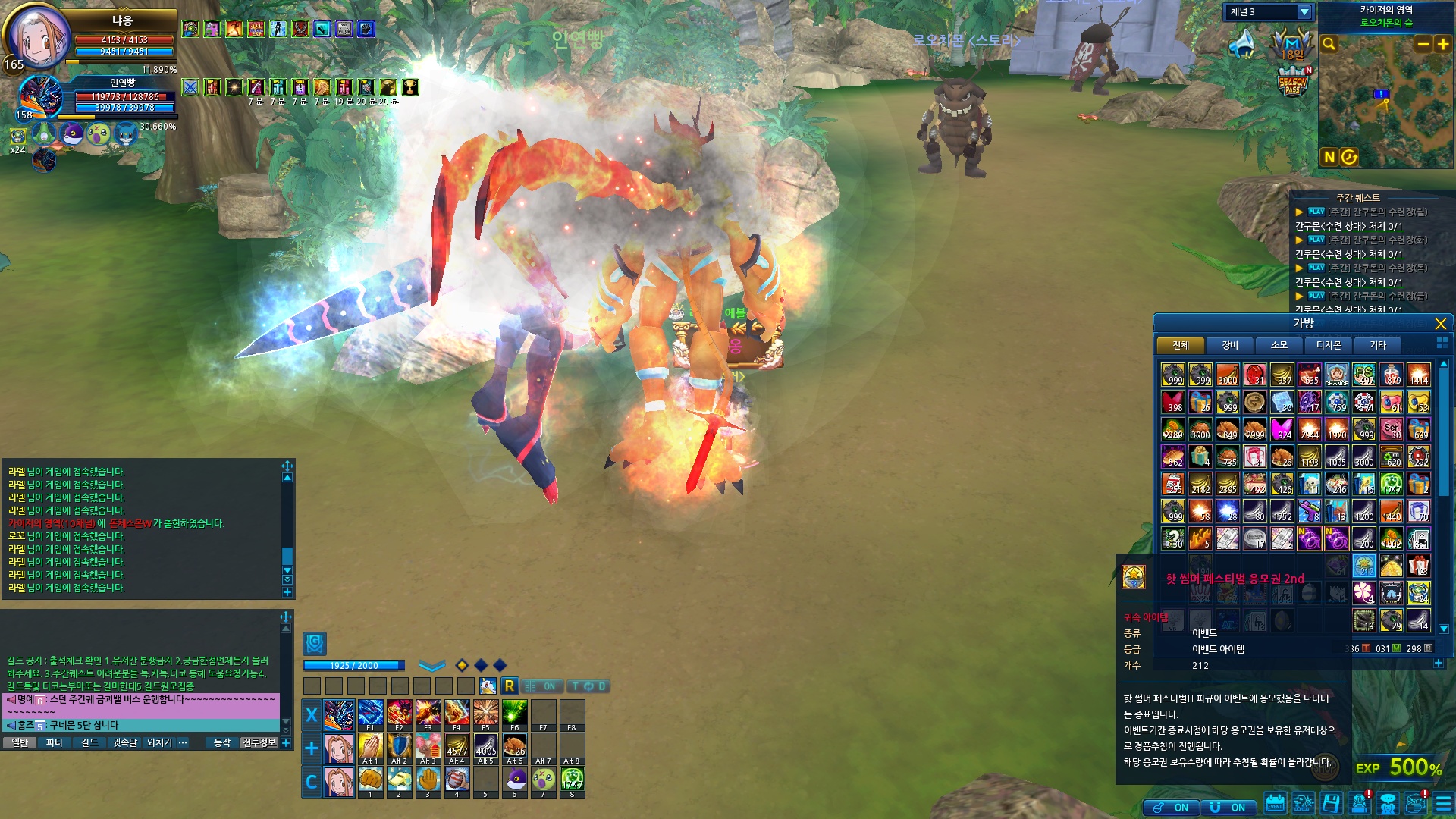Image resolution: width=1456 pixels, height=819 pixels.
Task: Select the 소모 bag tab
Action: [x=1279, y=346]
